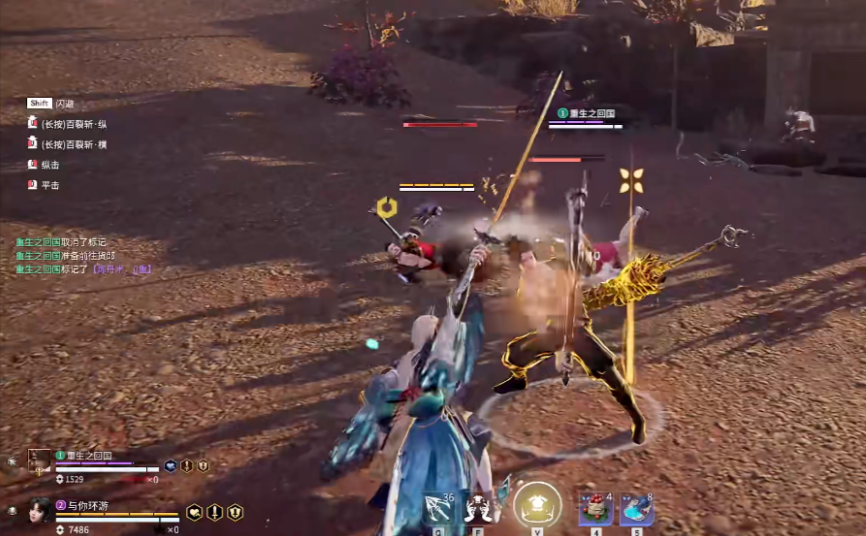Trigger the glowing ultimate ability icon
Screen dimensions: 866x536
click(x=537, y=506)
